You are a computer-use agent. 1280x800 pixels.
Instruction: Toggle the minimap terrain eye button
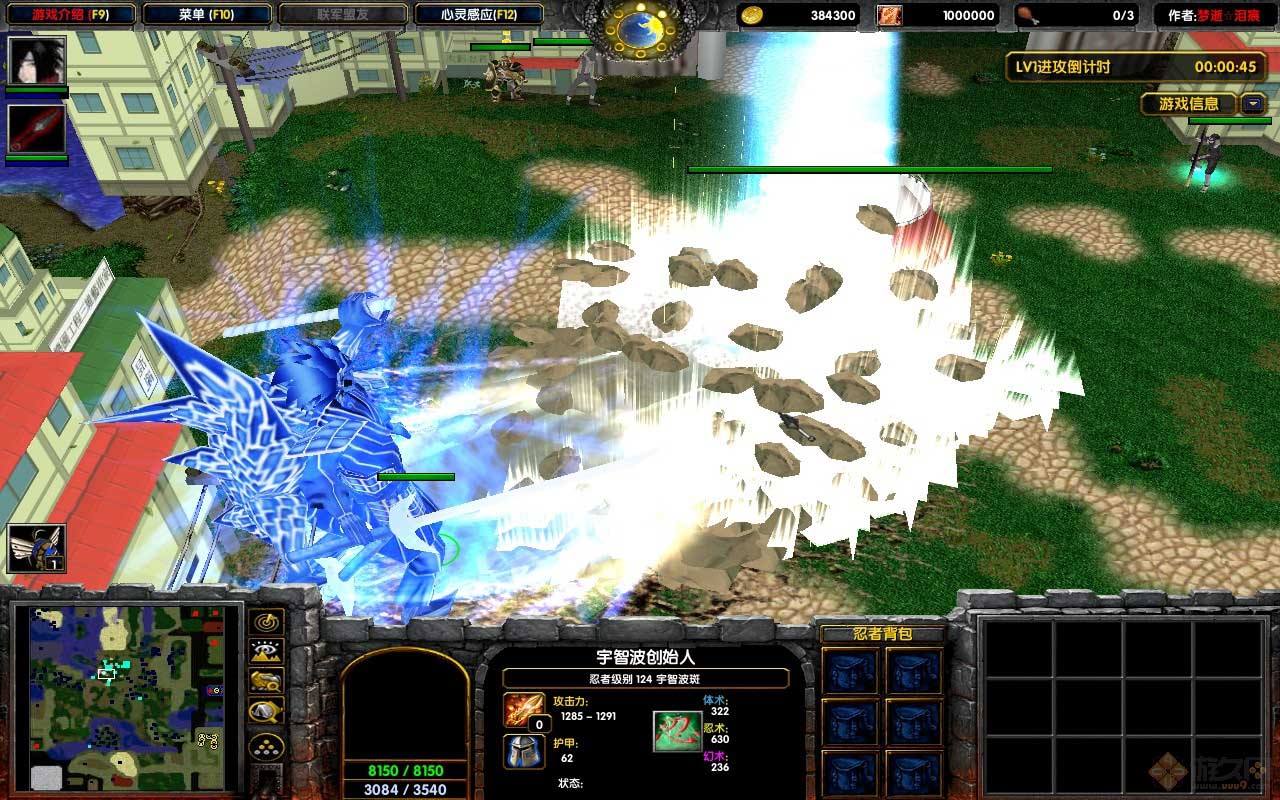click(266, 652)
